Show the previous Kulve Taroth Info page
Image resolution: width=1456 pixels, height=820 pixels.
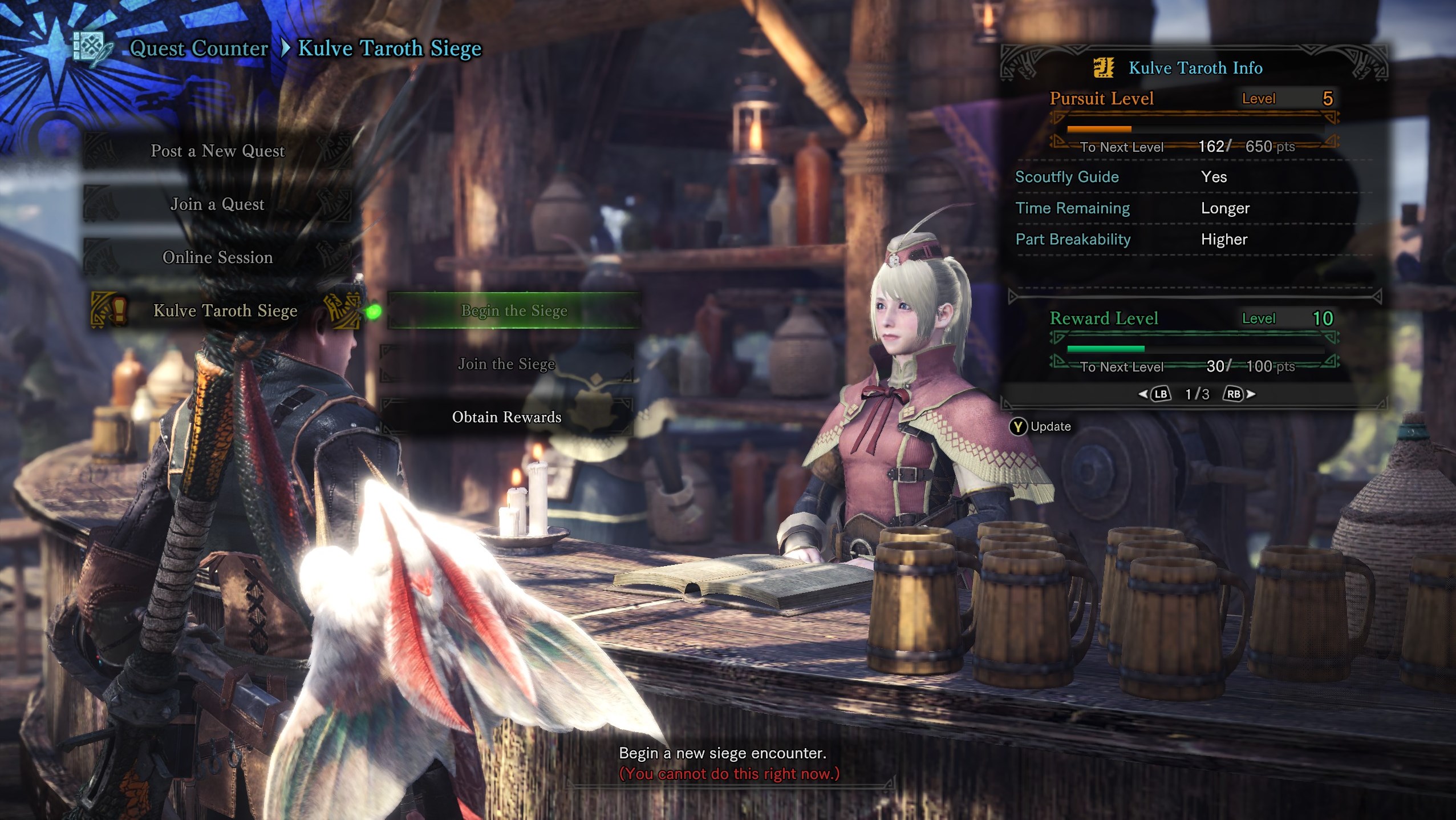click(x=1155, y=394)
